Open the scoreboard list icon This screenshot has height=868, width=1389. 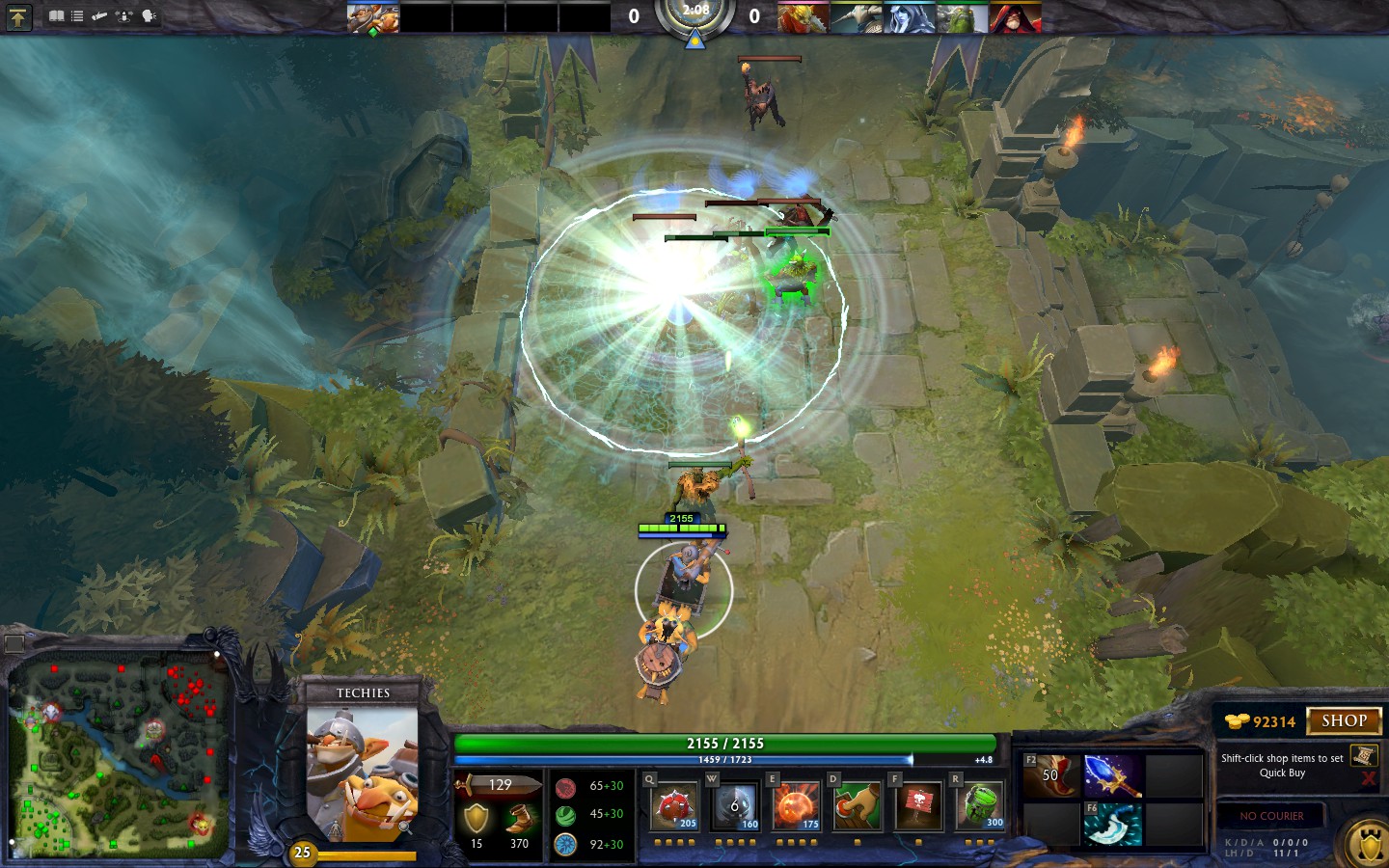(77, 16)
